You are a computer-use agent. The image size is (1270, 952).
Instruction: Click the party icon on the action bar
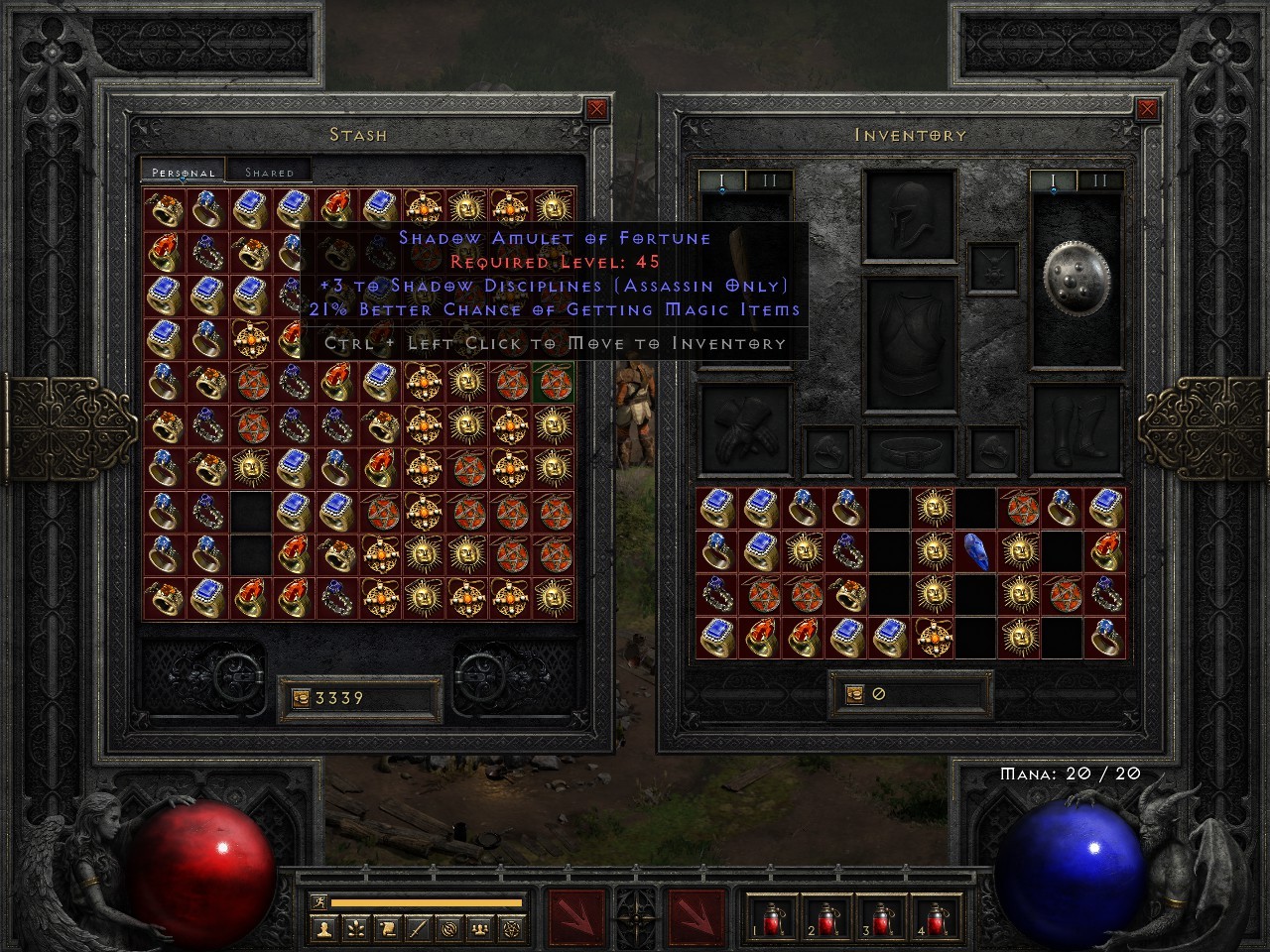[480, 928]
